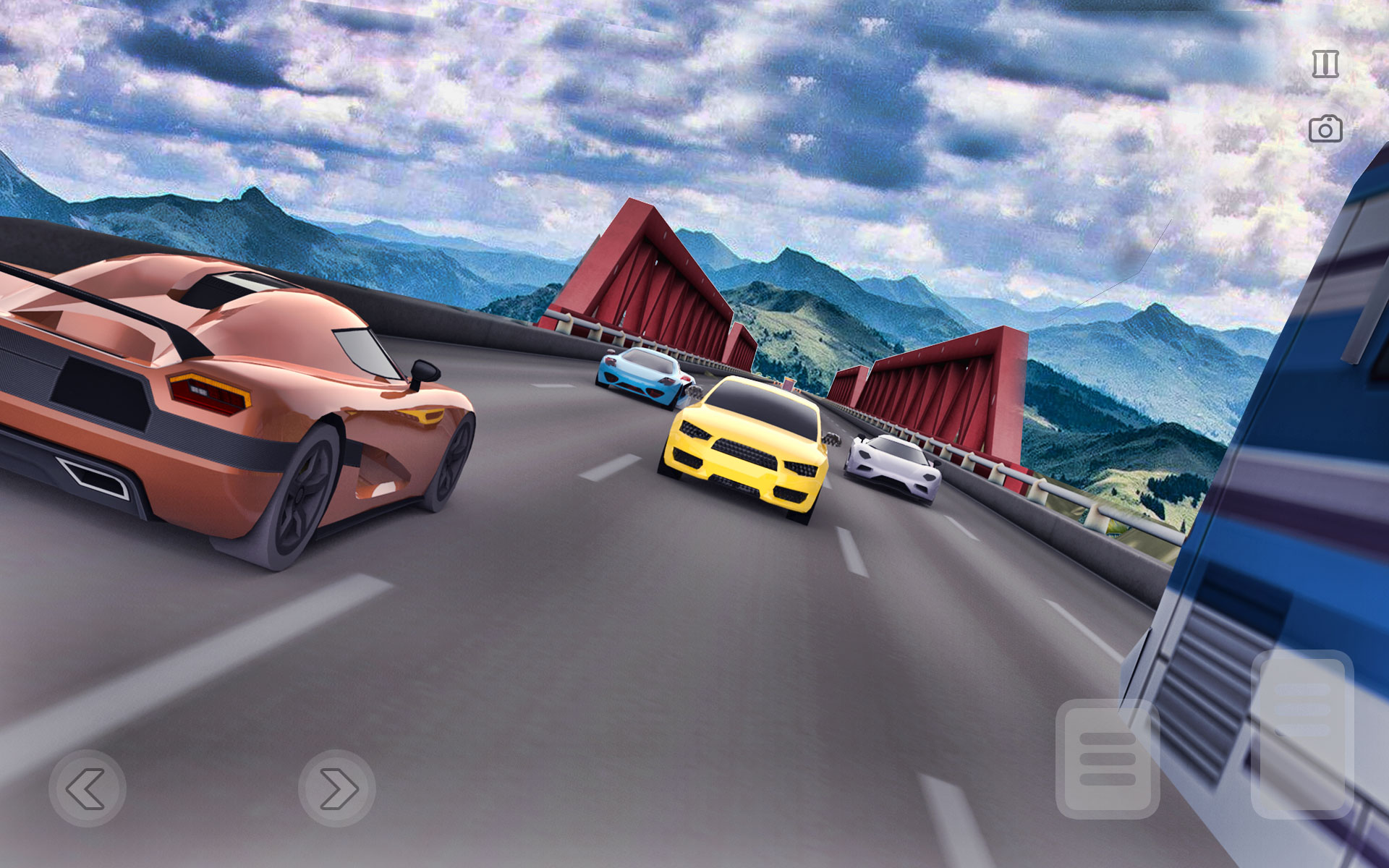Hit the short brake pedal
Image resolution: width=1389 pixels, height=868 pixels.
coord(1107,759)
